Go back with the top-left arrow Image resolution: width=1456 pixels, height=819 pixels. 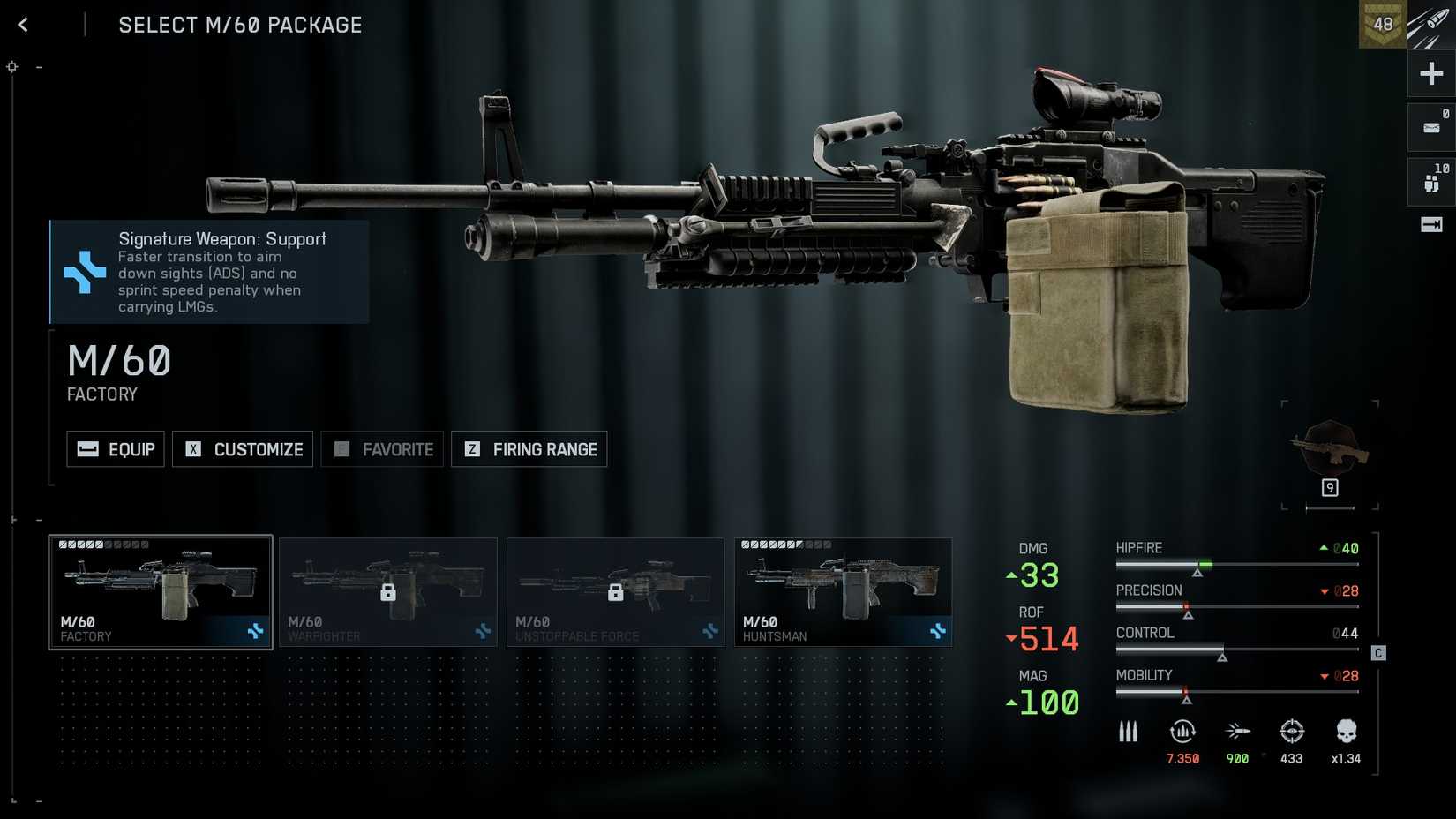(x=24, y=25)
